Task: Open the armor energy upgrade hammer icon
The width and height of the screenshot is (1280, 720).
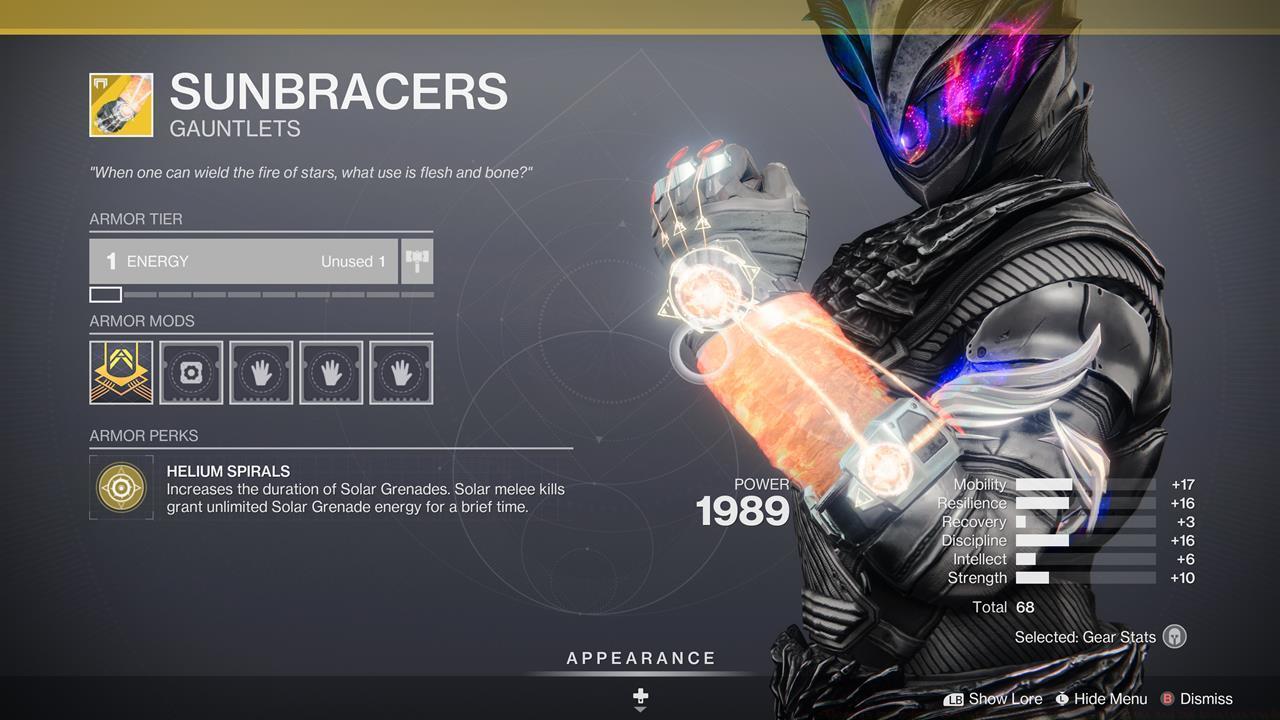Action: click(416, 261)
